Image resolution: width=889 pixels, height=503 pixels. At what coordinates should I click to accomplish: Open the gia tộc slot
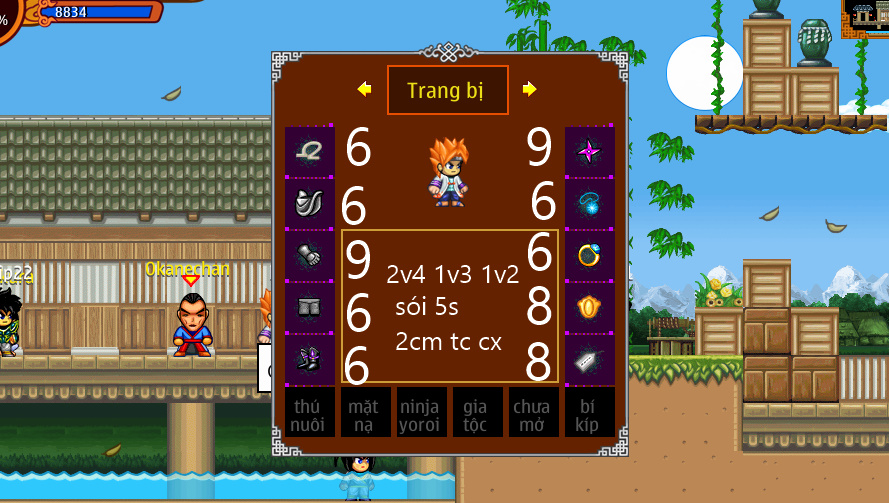476,414
